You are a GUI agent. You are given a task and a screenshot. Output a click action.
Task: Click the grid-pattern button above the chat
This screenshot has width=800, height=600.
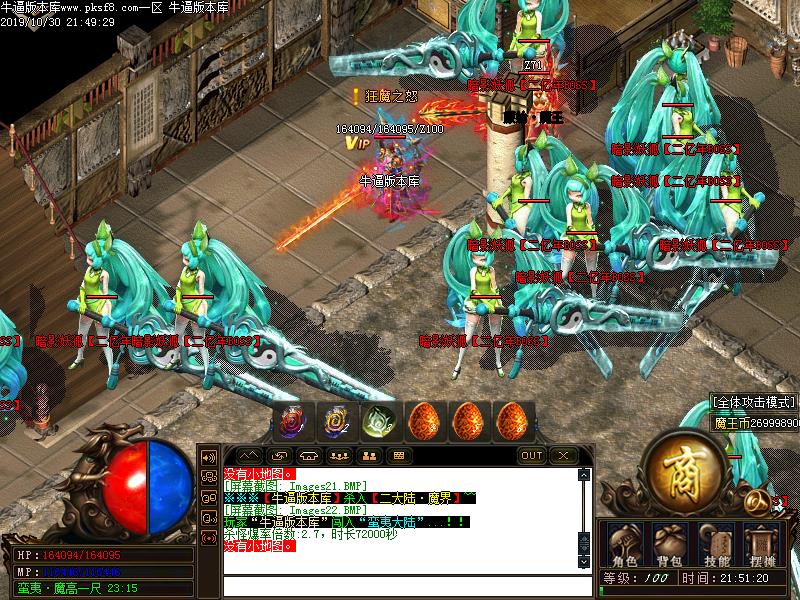(x=398, y=456)
